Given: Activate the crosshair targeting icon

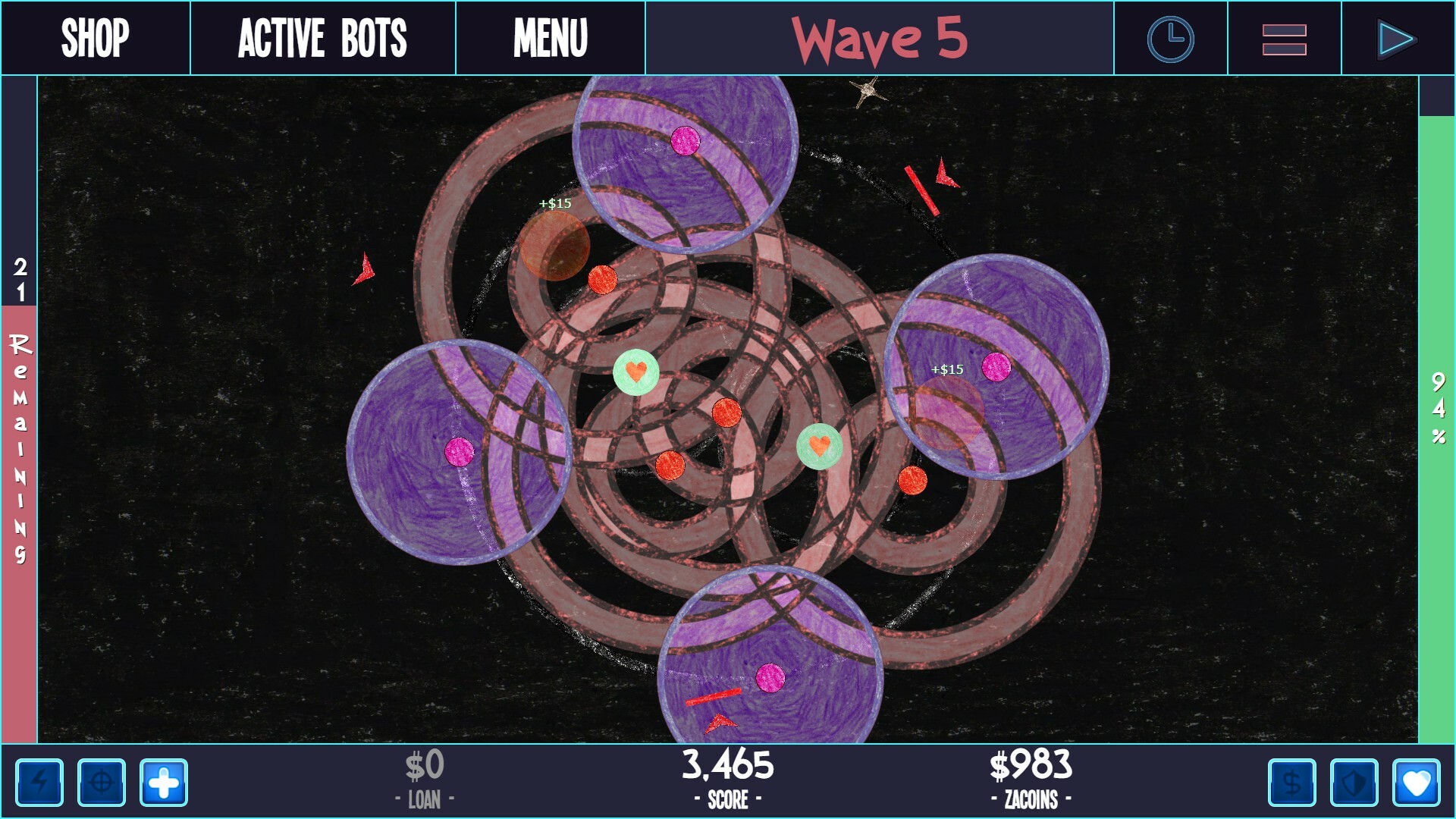Looking at the screenshot, I should [102, 783].
